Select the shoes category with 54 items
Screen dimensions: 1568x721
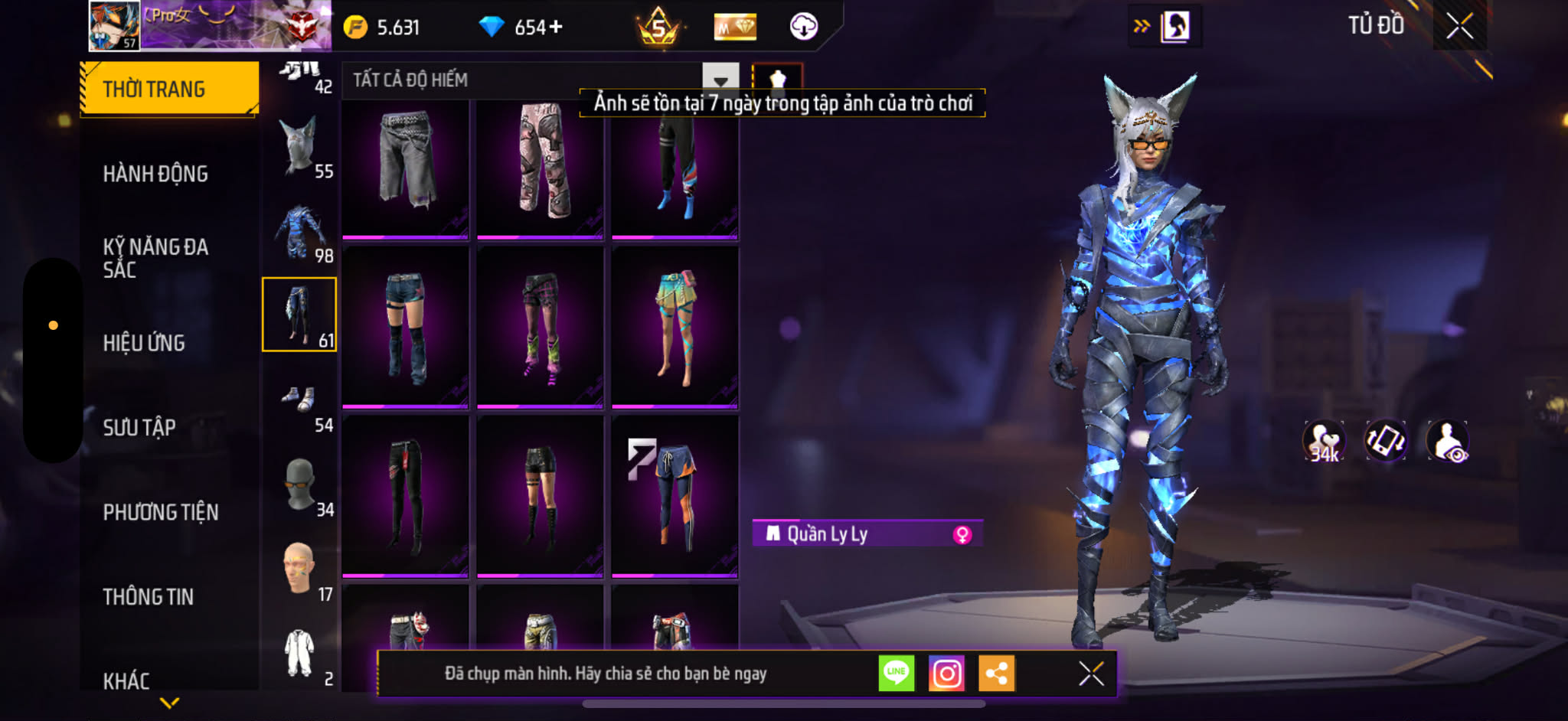[299, 400]
